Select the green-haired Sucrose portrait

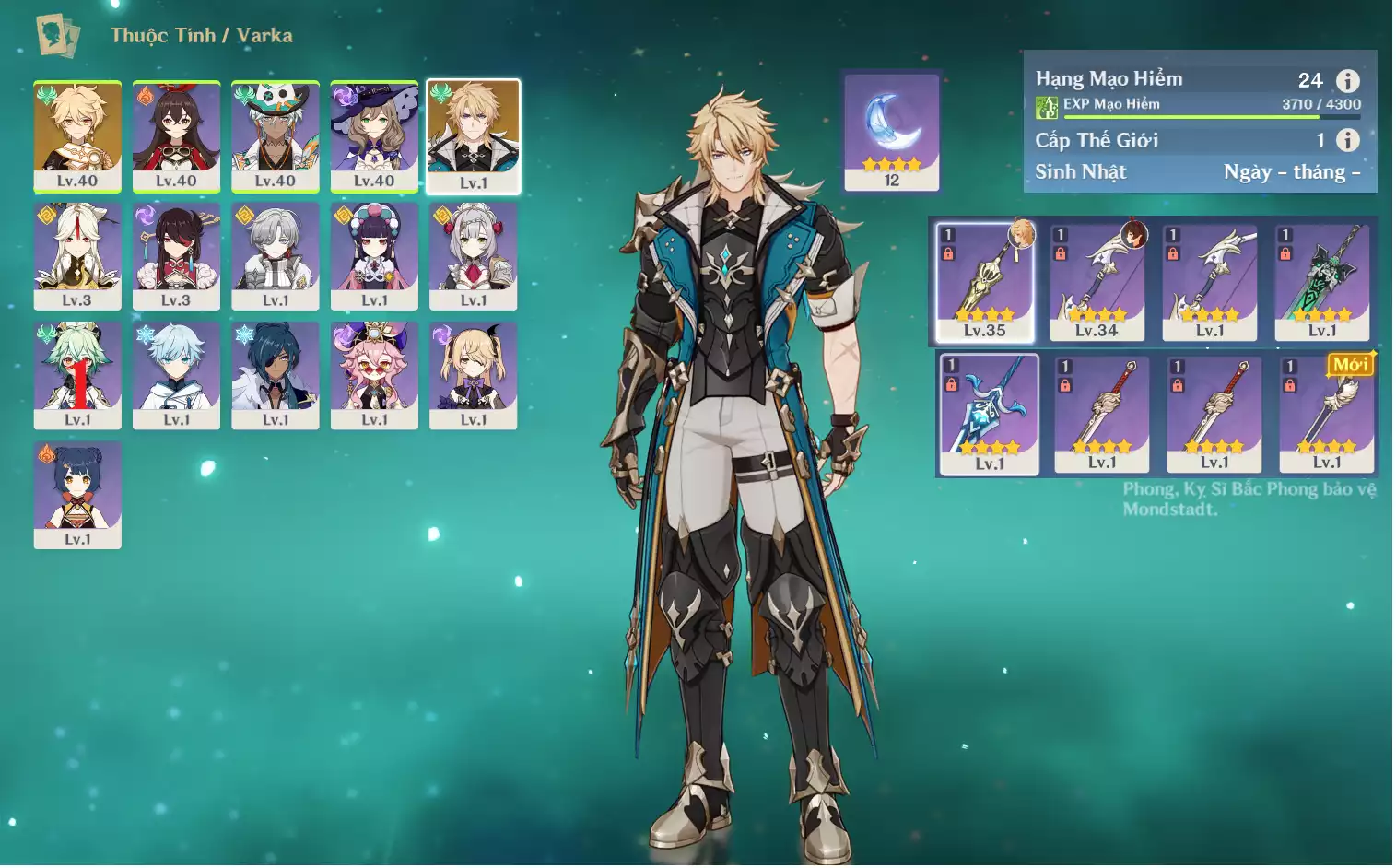coord(77,375)
